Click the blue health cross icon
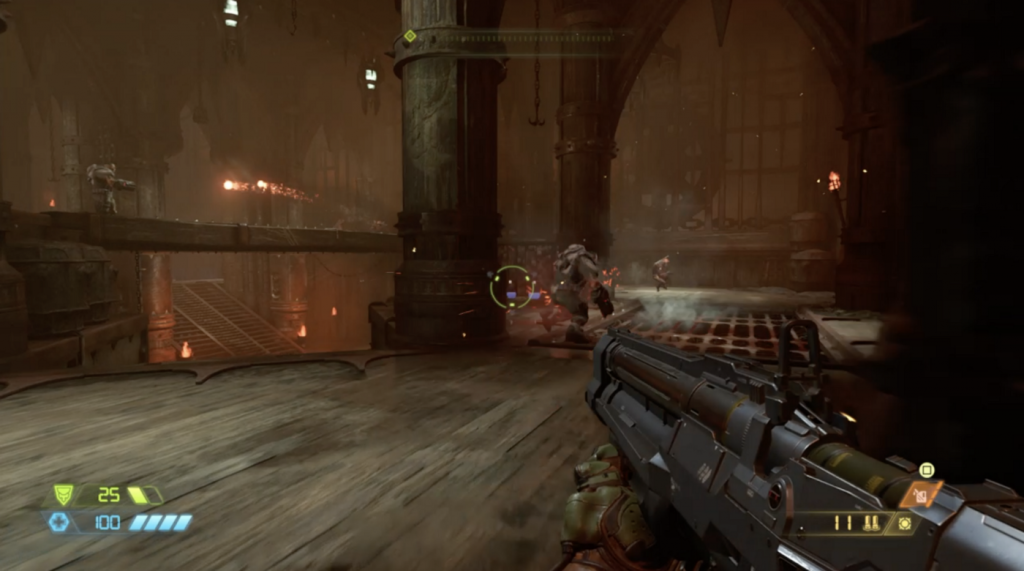This screenshot has width=1024, height=571. [59, 521]
